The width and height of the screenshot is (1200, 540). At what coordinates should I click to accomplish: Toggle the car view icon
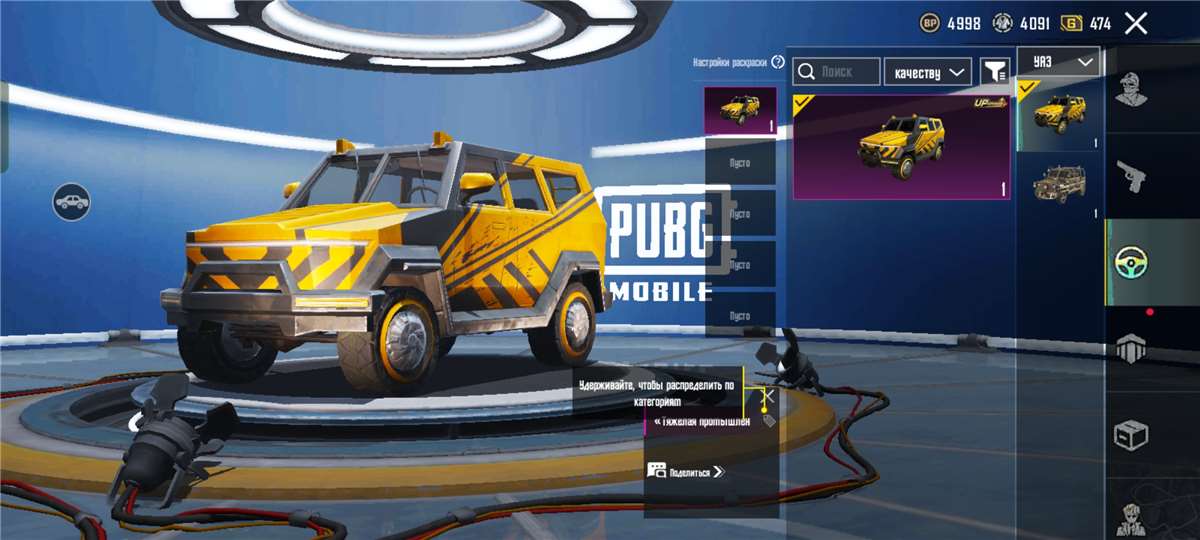point(72,202)
